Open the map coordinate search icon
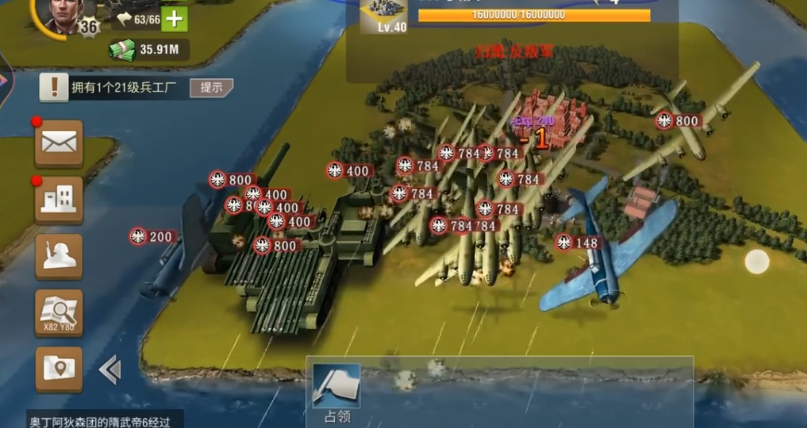 59,312
